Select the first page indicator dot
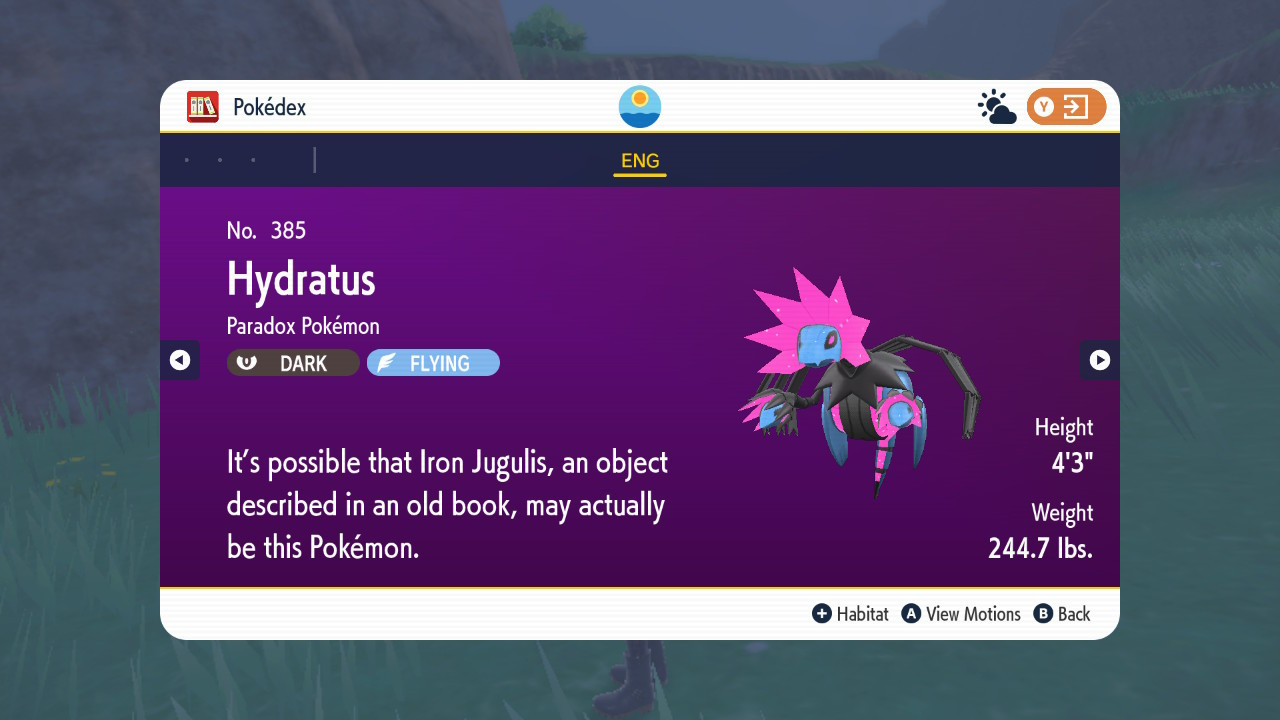This screenshot has height=720, width=1280. coord(186,158)
